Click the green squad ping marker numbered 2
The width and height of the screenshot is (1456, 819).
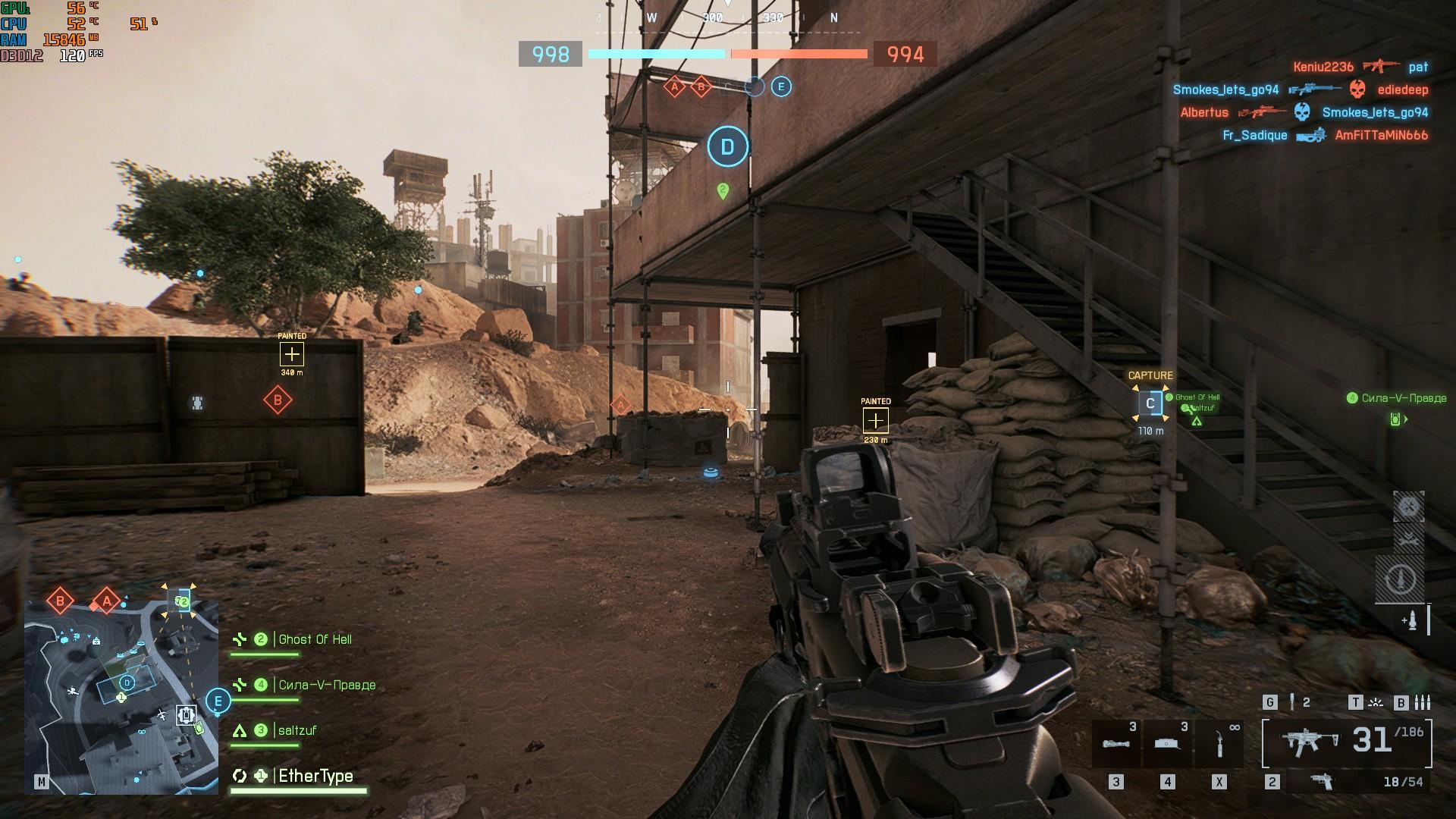tap(723, 190)
